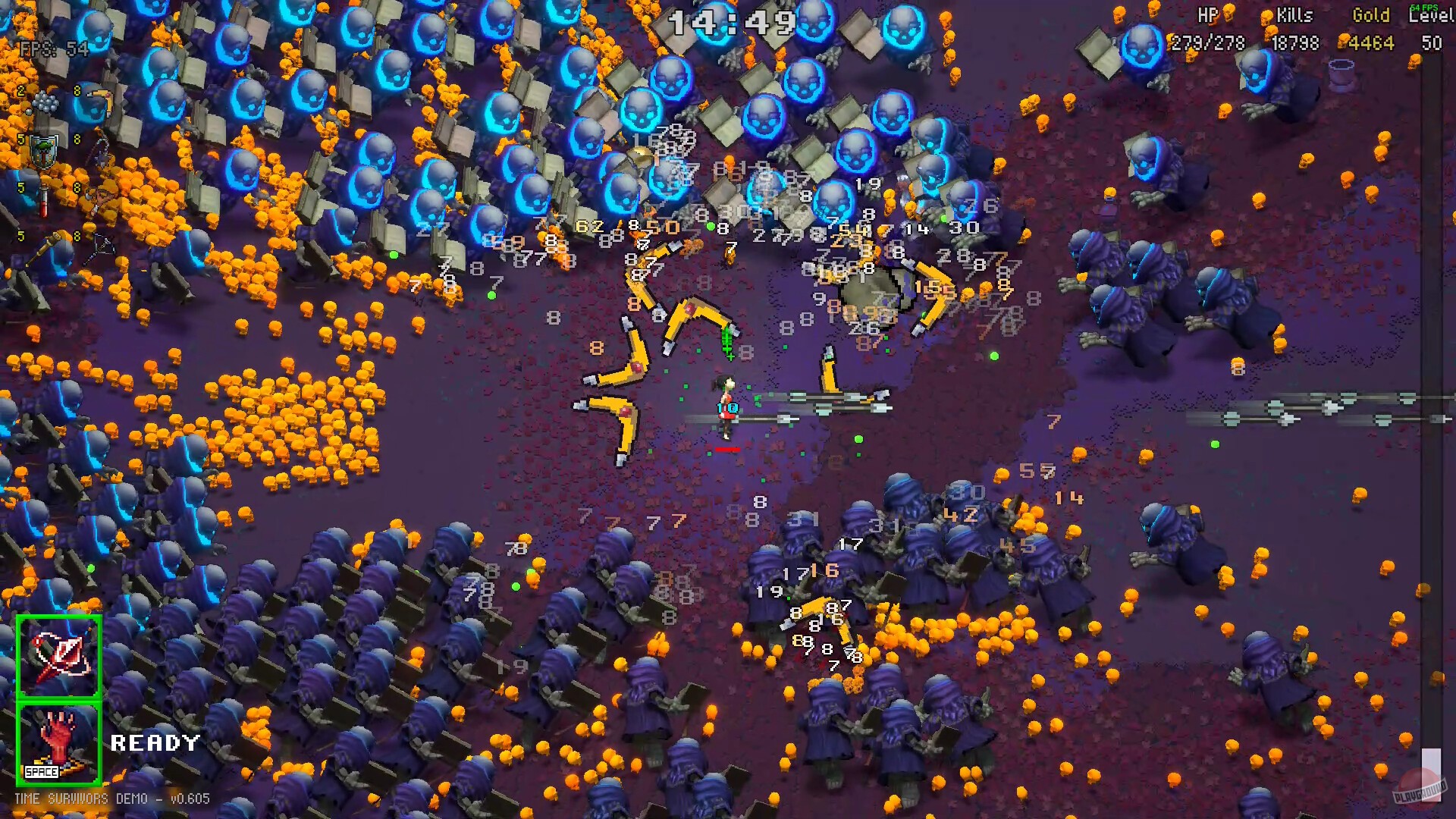The width and height of the screenshot is (1456, 819).
Task: Open the Gold stat panel
Action: [x=1370, y=30]
